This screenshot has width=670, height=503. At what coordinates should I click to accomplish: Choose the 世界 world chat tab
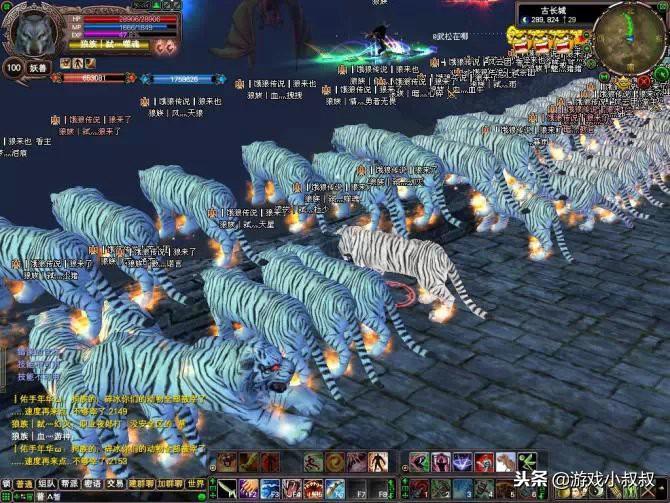pyautogui.click(x=196, y=483)
